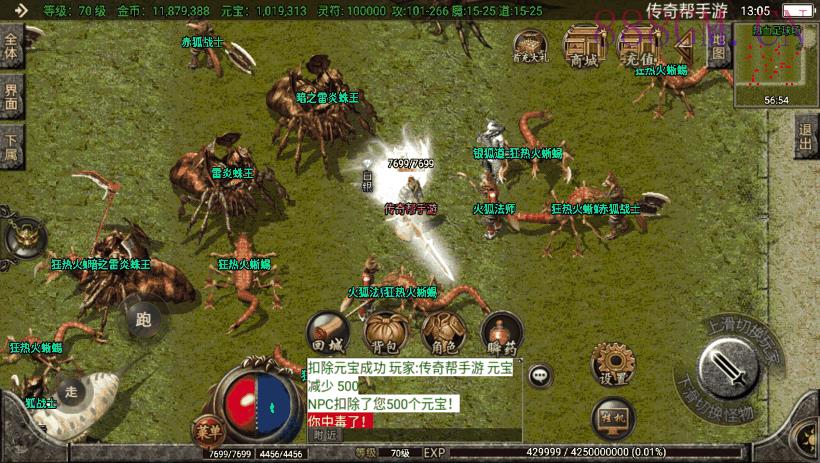Open the 设置 settings gear

[612, 365]
